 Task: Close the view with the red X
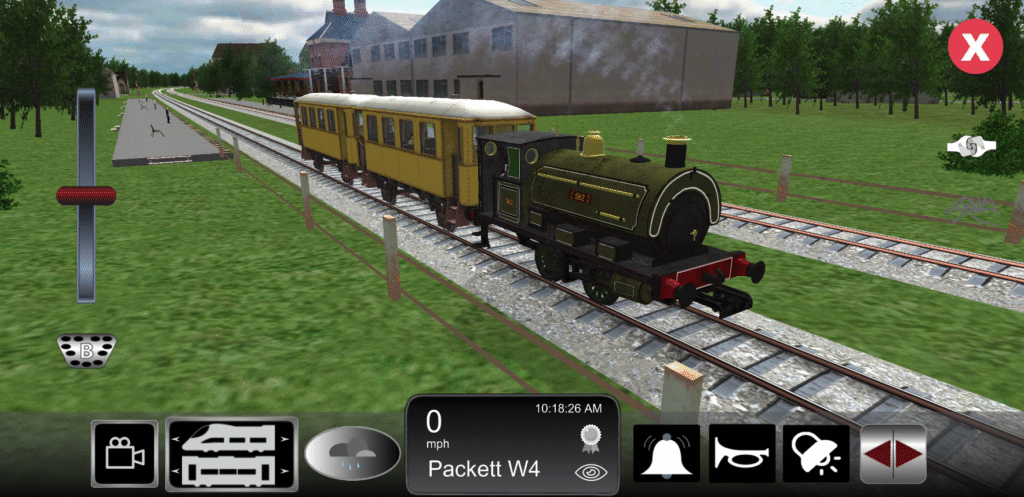click(x=975, y=46)
